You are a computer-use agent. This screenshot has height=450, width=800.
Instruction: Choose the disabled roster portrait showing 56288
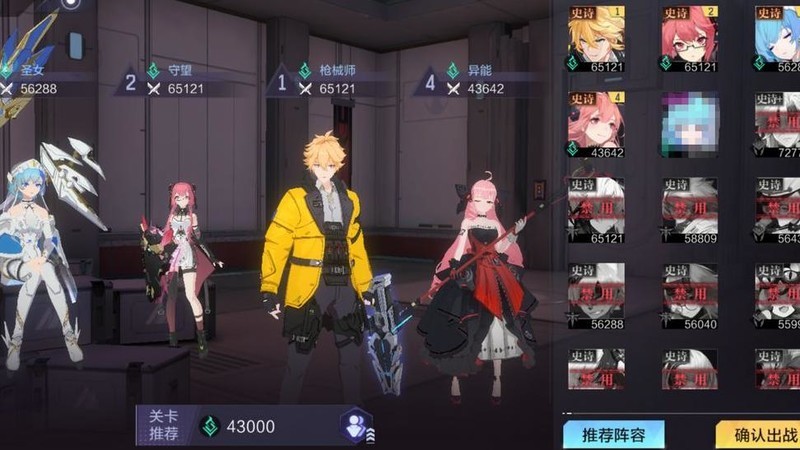point(596,296)
